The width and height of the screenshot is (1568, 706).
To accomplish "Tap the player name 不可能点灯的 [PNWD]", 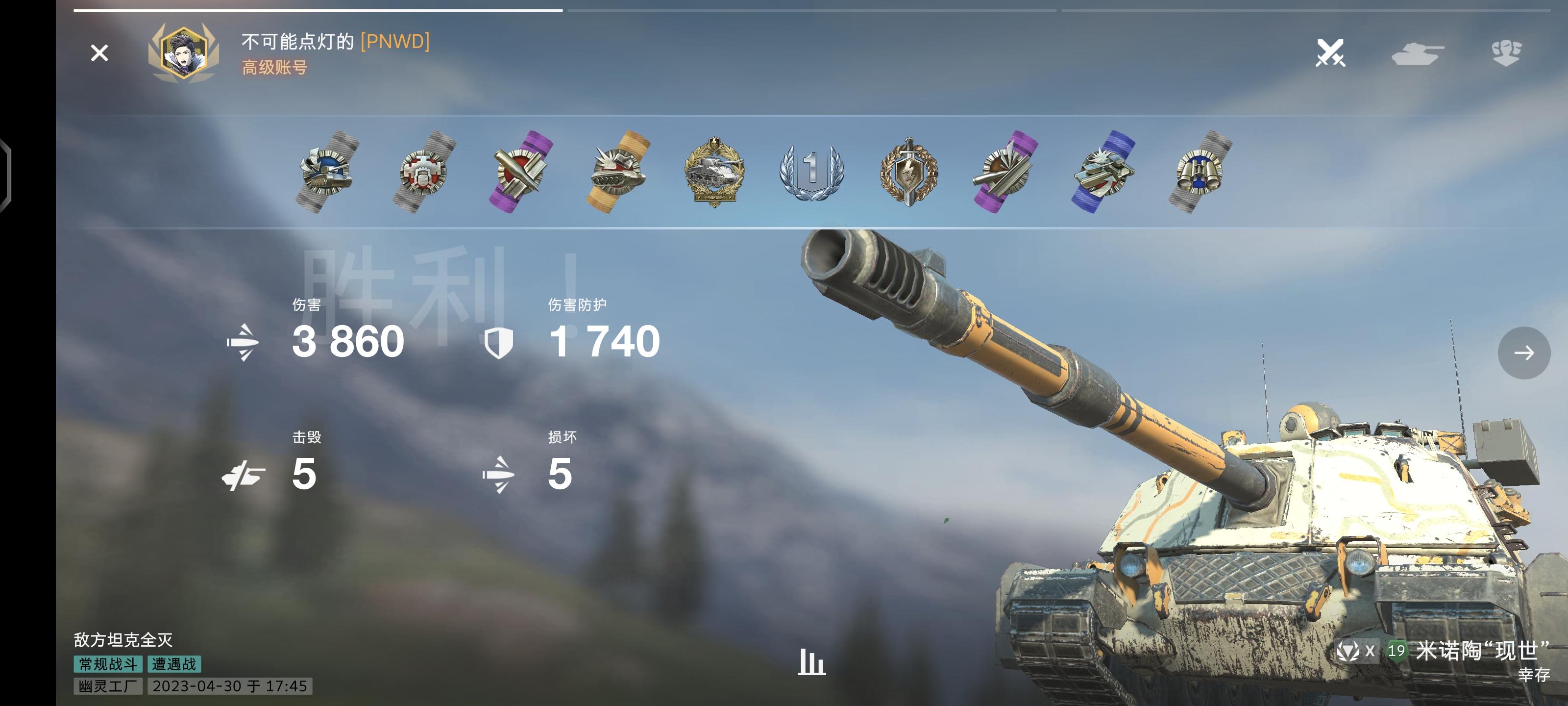I will pyautogui.click(x=335, y=41).
